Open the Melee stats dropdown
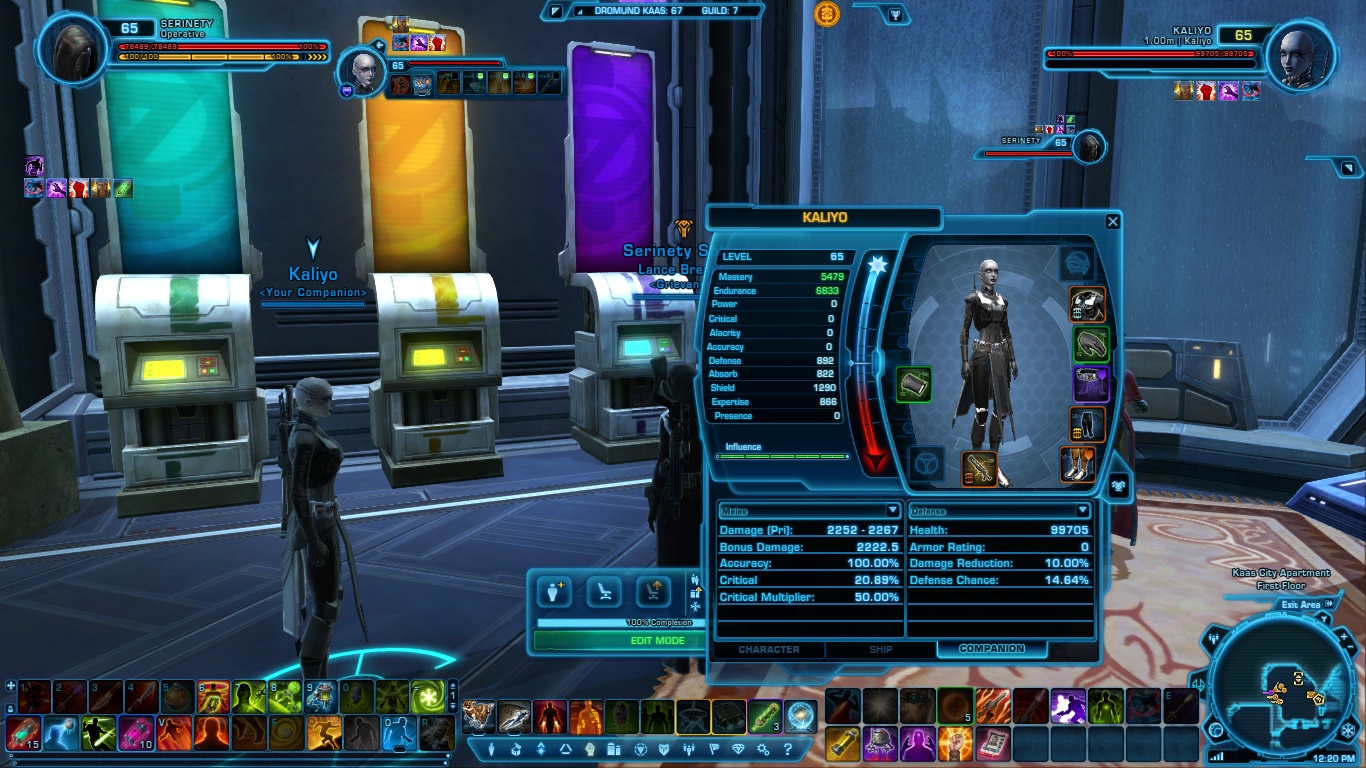The height and width of the screenshot is (768, 1366). [893, 511]
